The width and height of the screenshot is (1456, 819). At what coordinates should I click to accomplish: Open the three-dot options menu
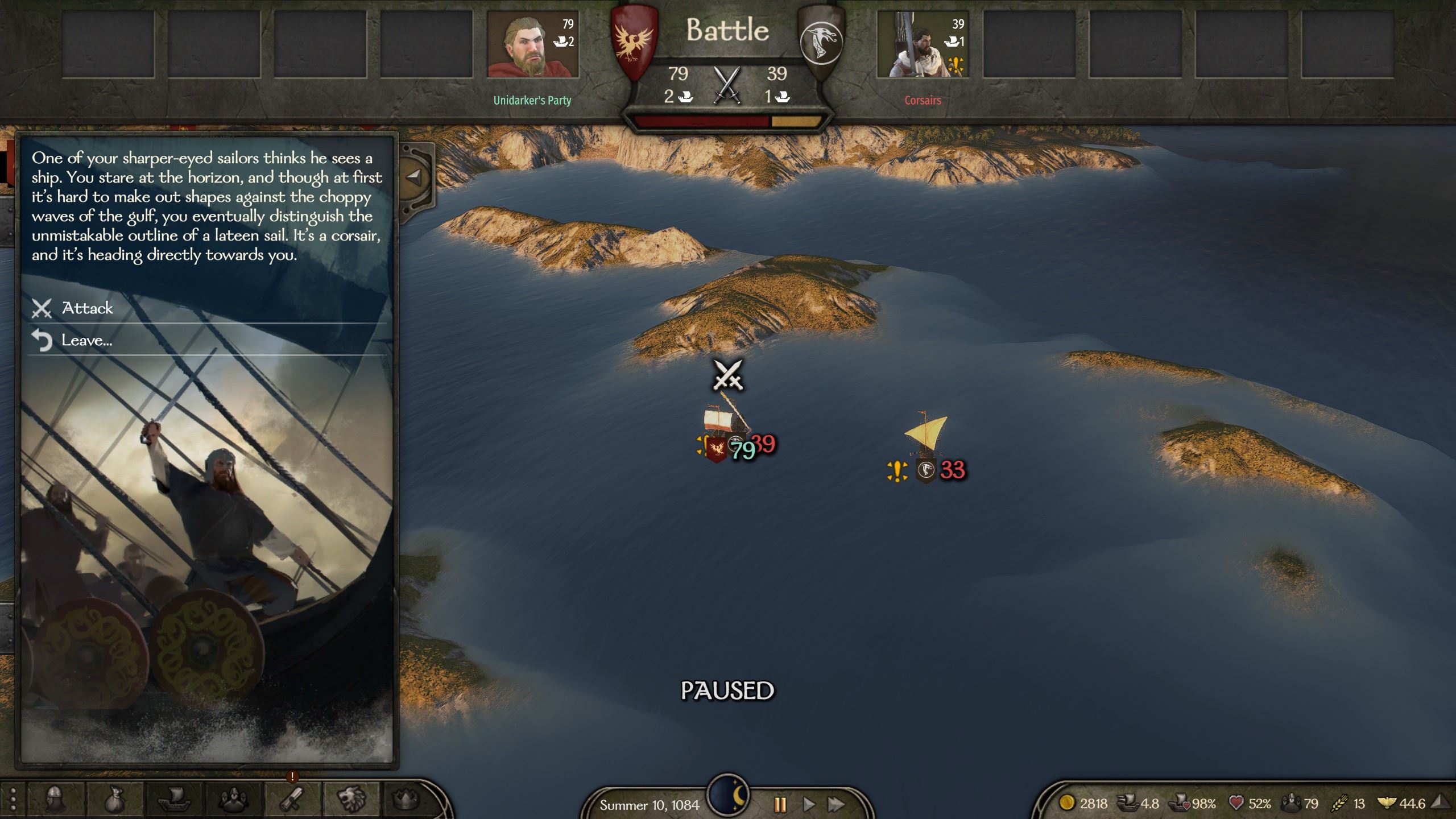(x=13, y=800)
